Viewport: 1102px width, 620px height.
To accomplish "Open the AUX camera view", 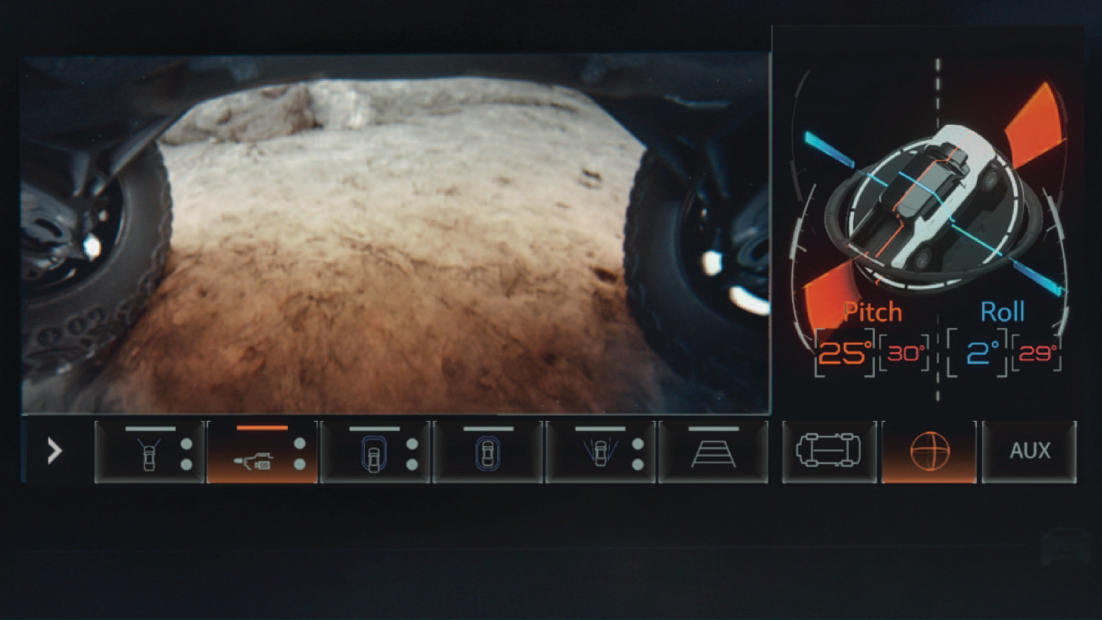I will point(1029,451).
